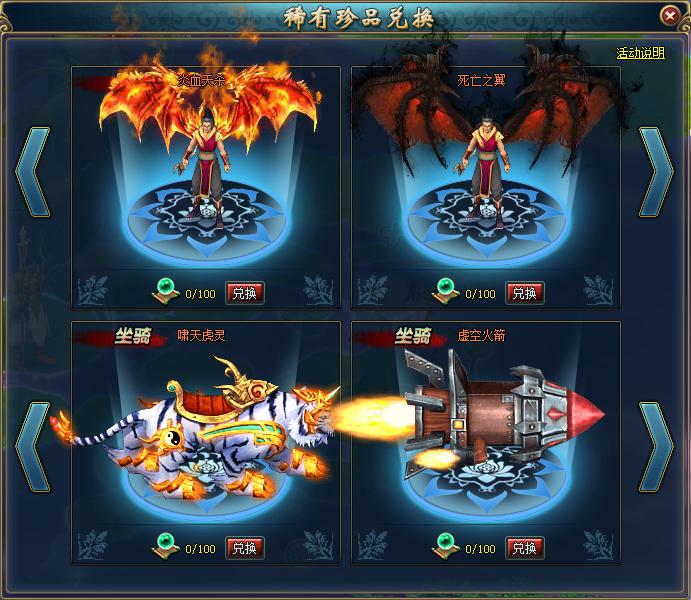The width and height of the screenshot is (691, 600).
Task: Browse previous mounts with the lower left arrow
Action: click(32, 446)
